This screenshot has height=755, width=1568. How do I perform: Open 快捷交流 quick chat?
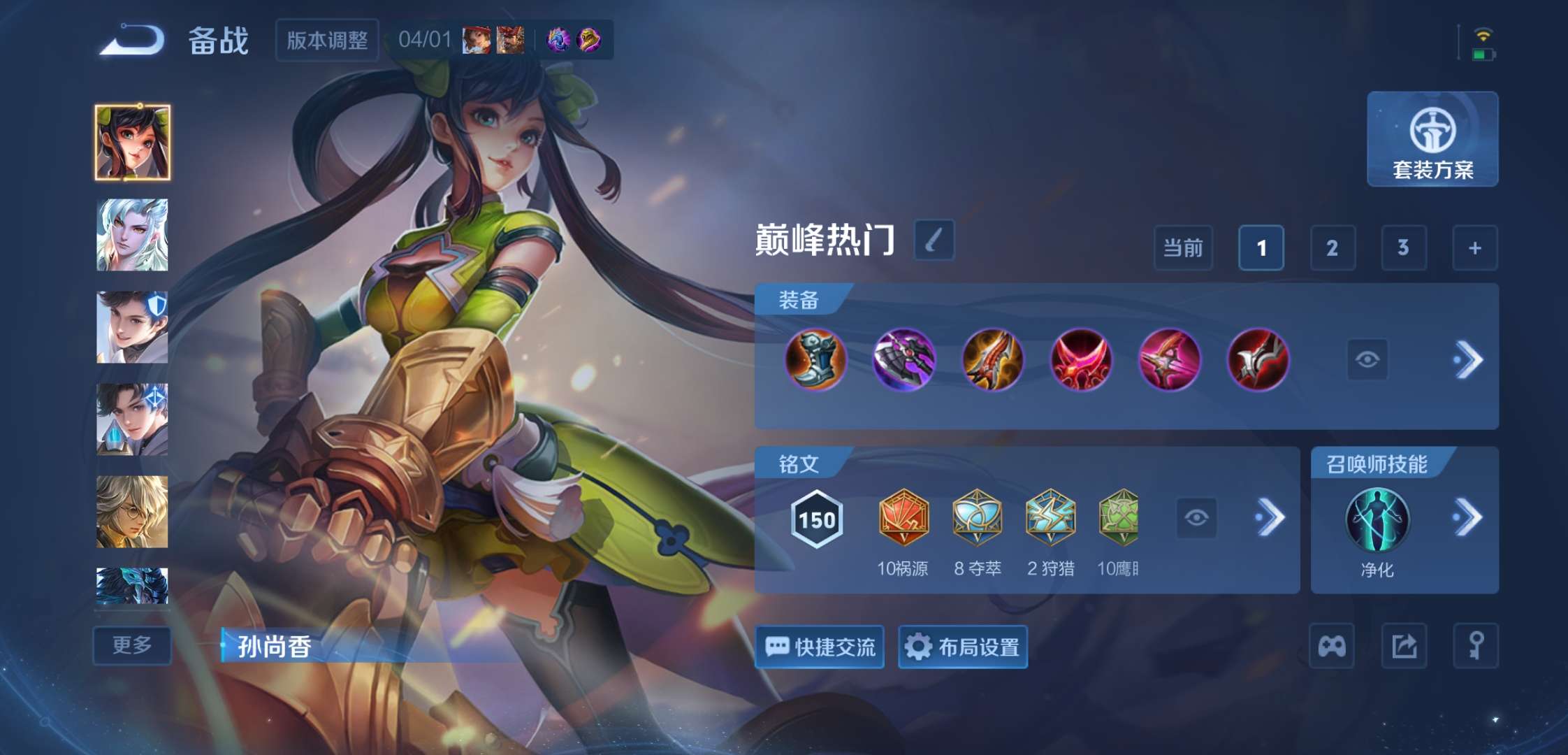[819, 647]
